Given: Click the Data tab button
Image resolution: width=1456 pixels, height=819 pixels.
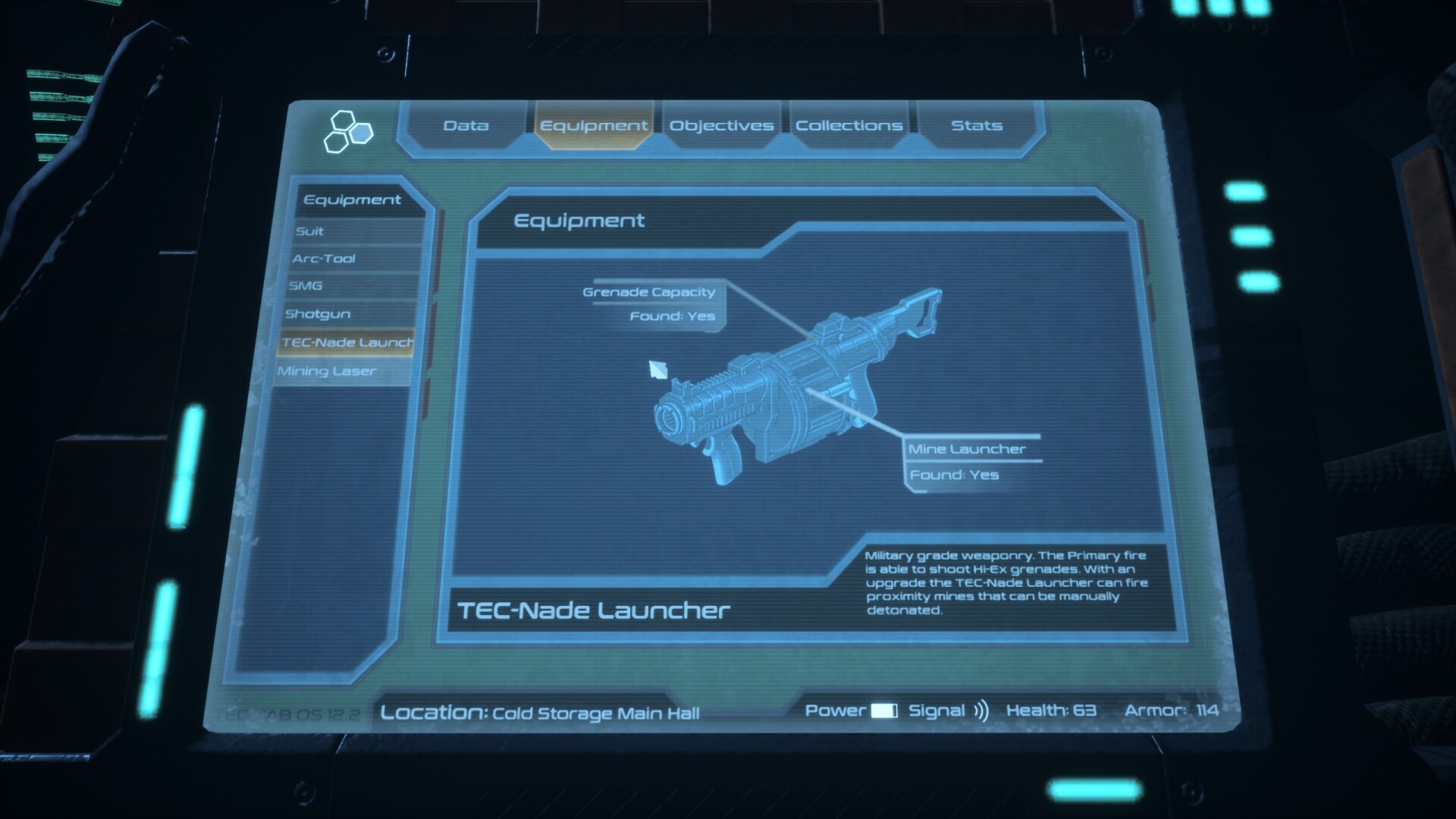Looking at the screenshot, I should tap(467, 125).
